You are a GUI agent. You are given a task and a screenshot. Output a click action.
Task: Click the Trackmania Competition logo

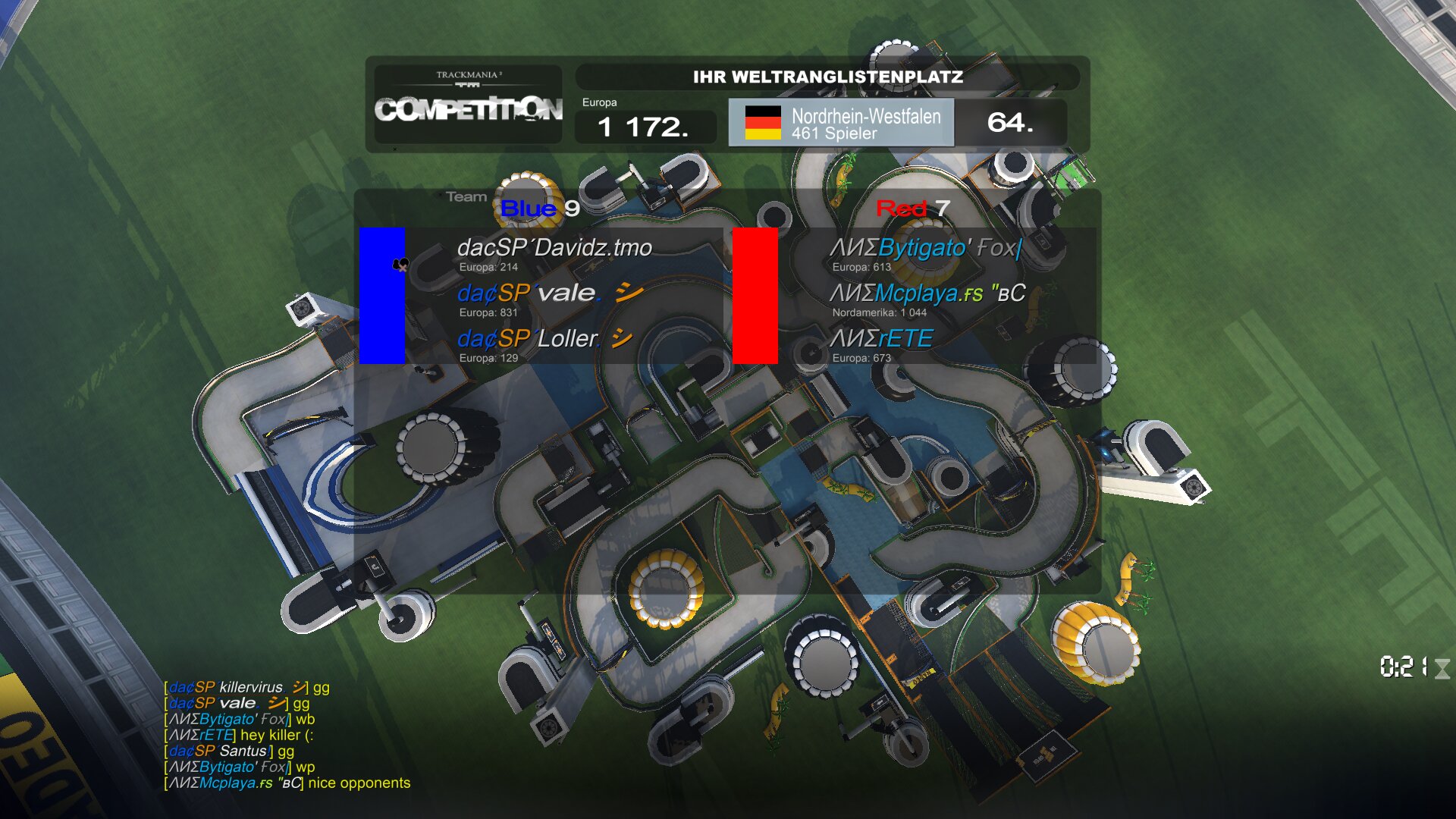(469, 104)
